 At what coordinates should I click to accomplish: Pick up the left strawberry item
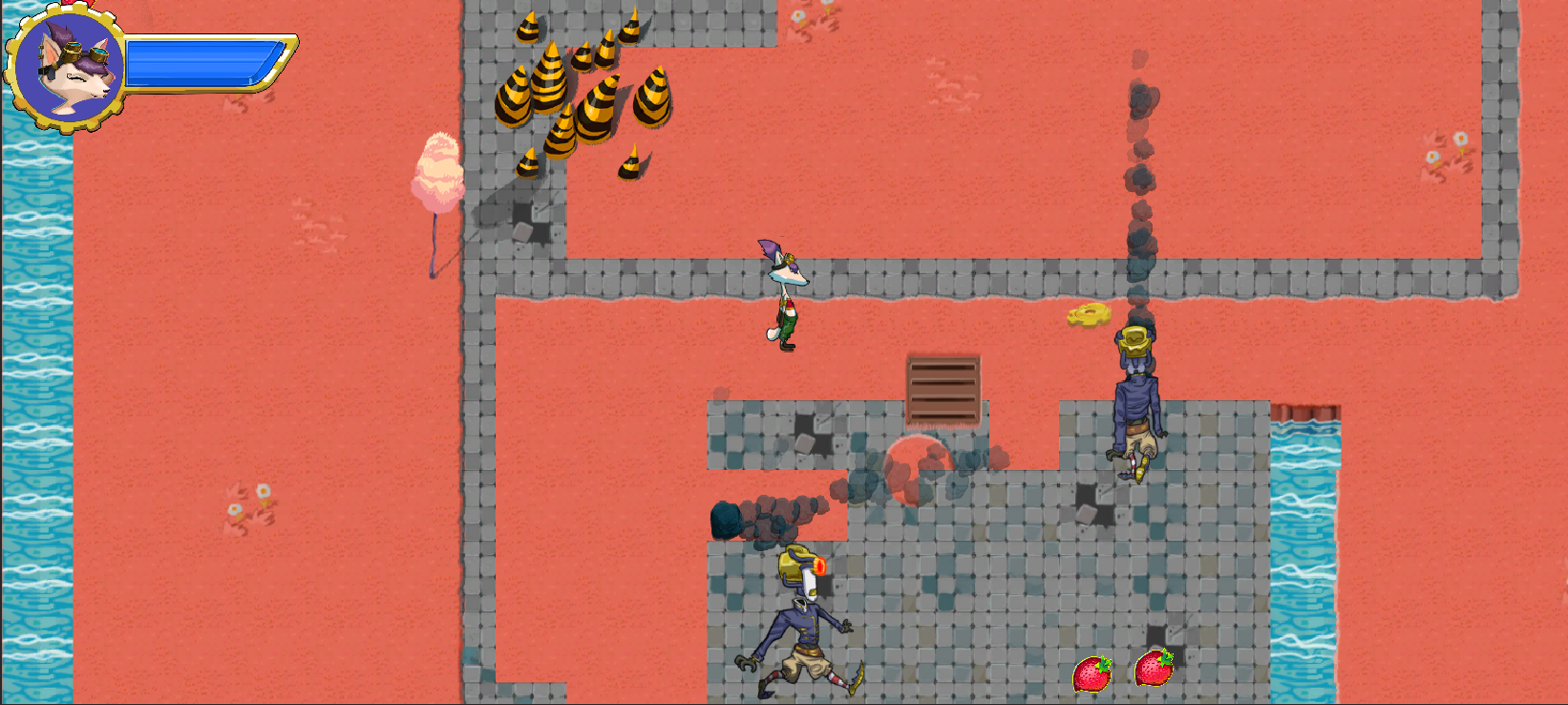1094,673
